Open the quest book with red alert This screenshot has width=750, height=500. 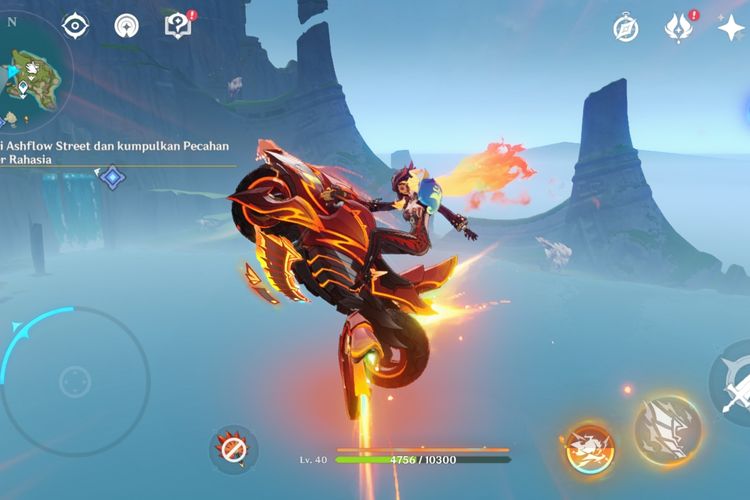click(178, 26)
